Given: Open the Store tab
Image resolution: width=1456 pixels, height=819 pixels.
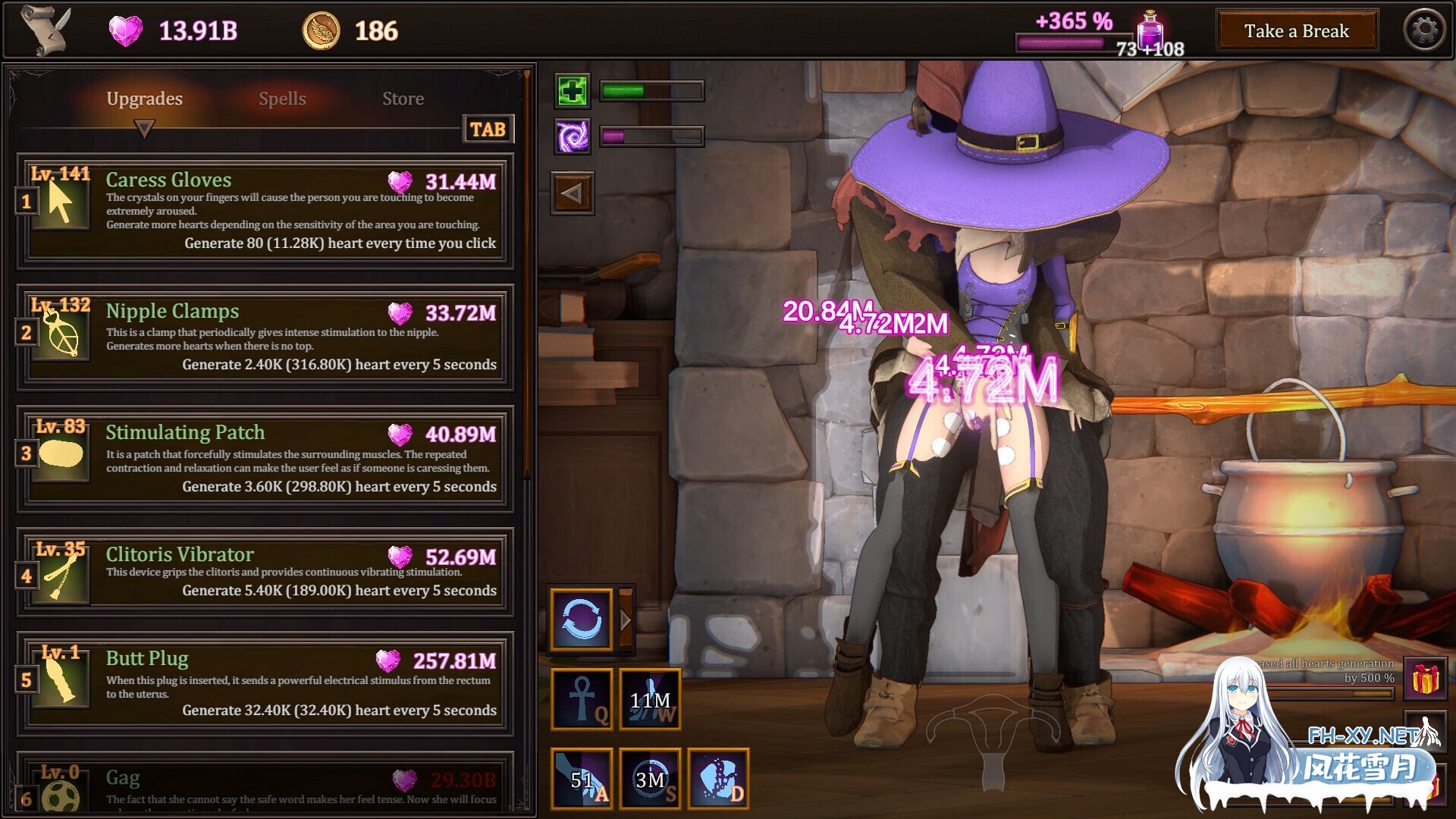Looking at the screenshot, I should (x=403, y=98).
